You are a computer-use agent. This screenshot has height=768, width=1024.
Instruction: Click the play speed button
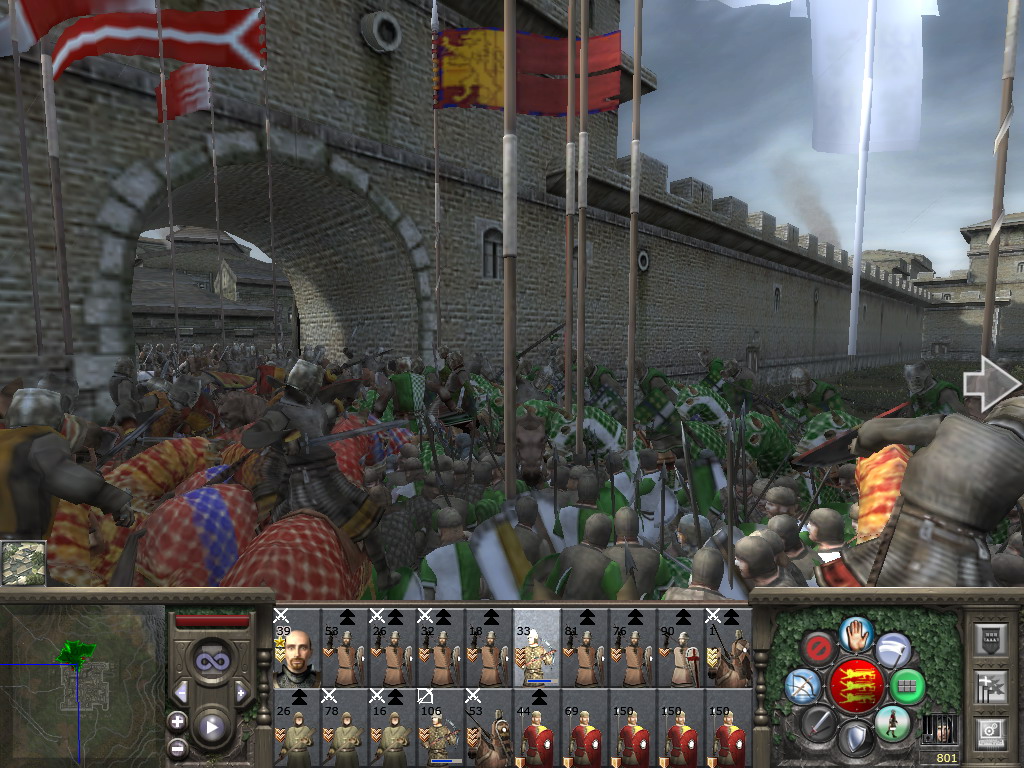pyautogui.click(x=211, y=727)
